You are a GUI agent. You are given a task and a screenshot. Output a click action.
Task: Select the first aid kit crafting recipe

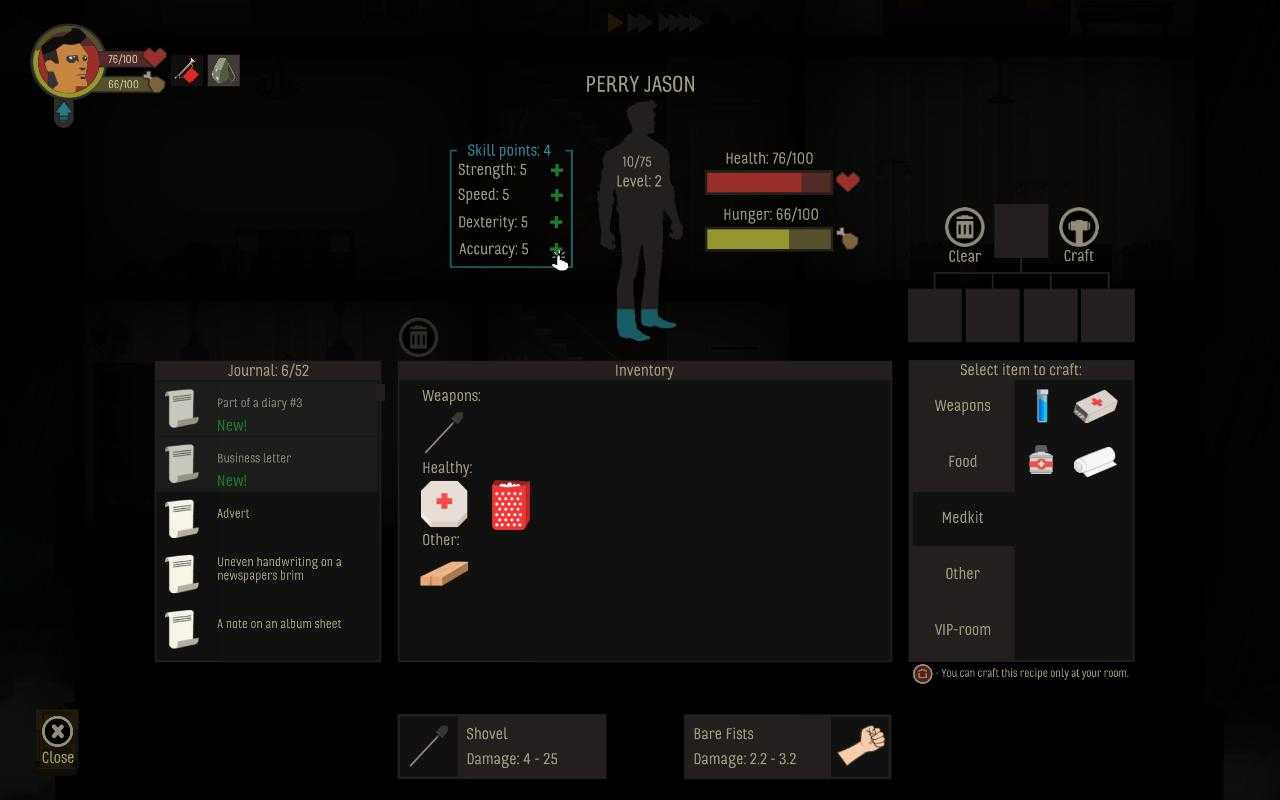(x=1094, y=405)
